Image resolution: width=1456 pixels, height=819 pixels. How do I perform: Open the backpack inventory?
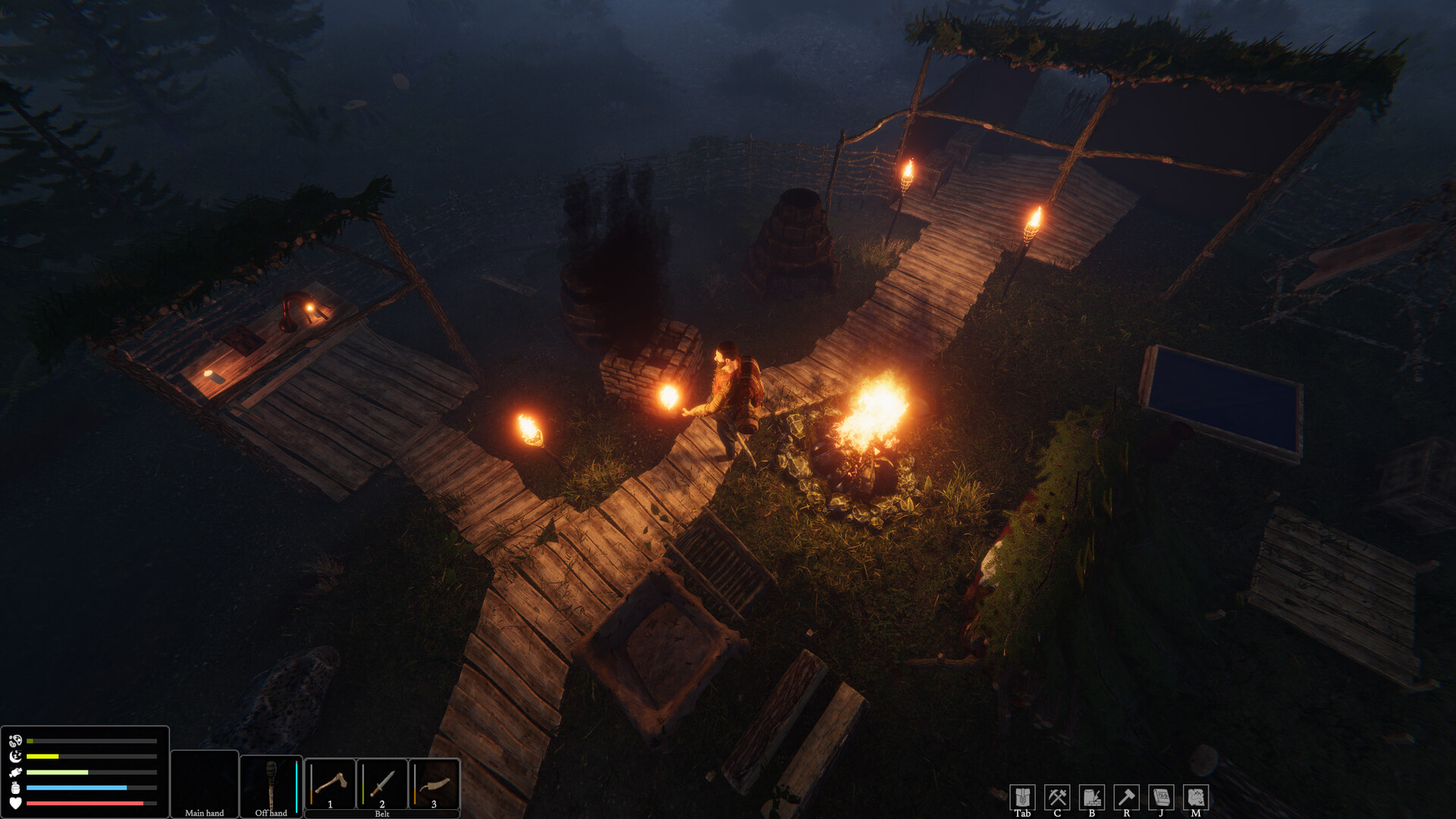click(x=1022, y=797)
